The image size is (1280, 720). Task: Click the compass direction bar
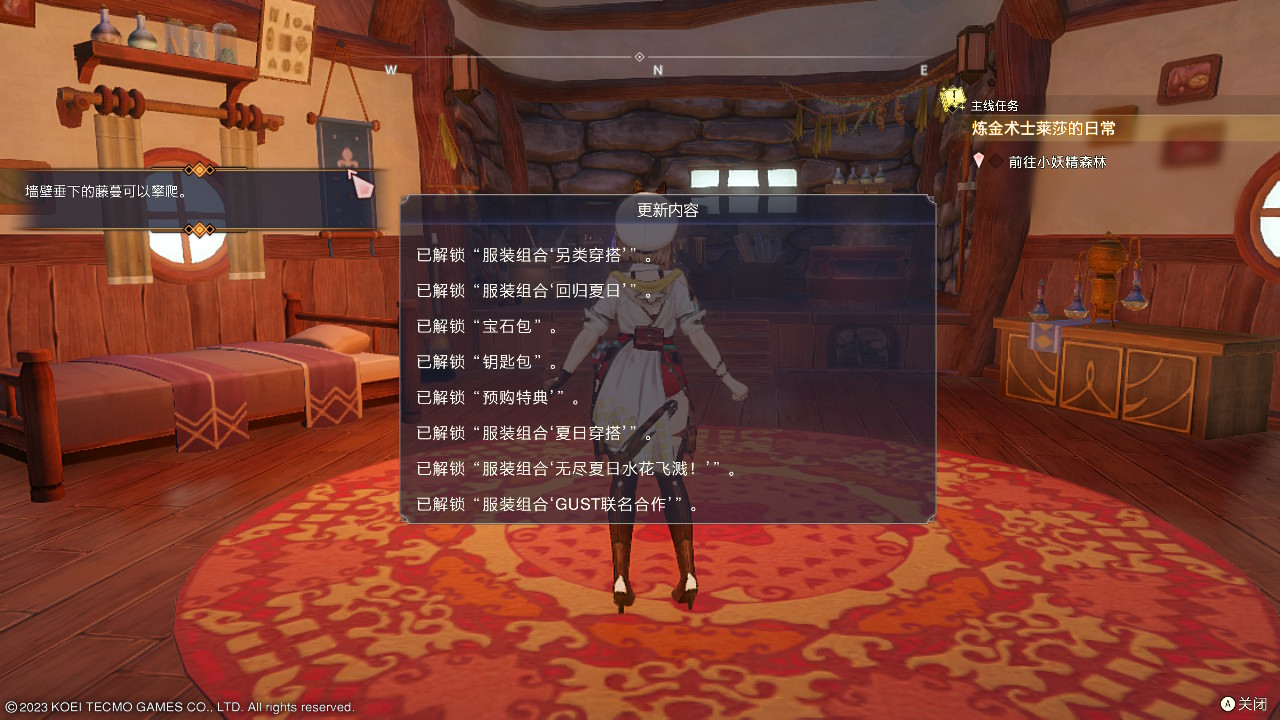pos(657,58)
